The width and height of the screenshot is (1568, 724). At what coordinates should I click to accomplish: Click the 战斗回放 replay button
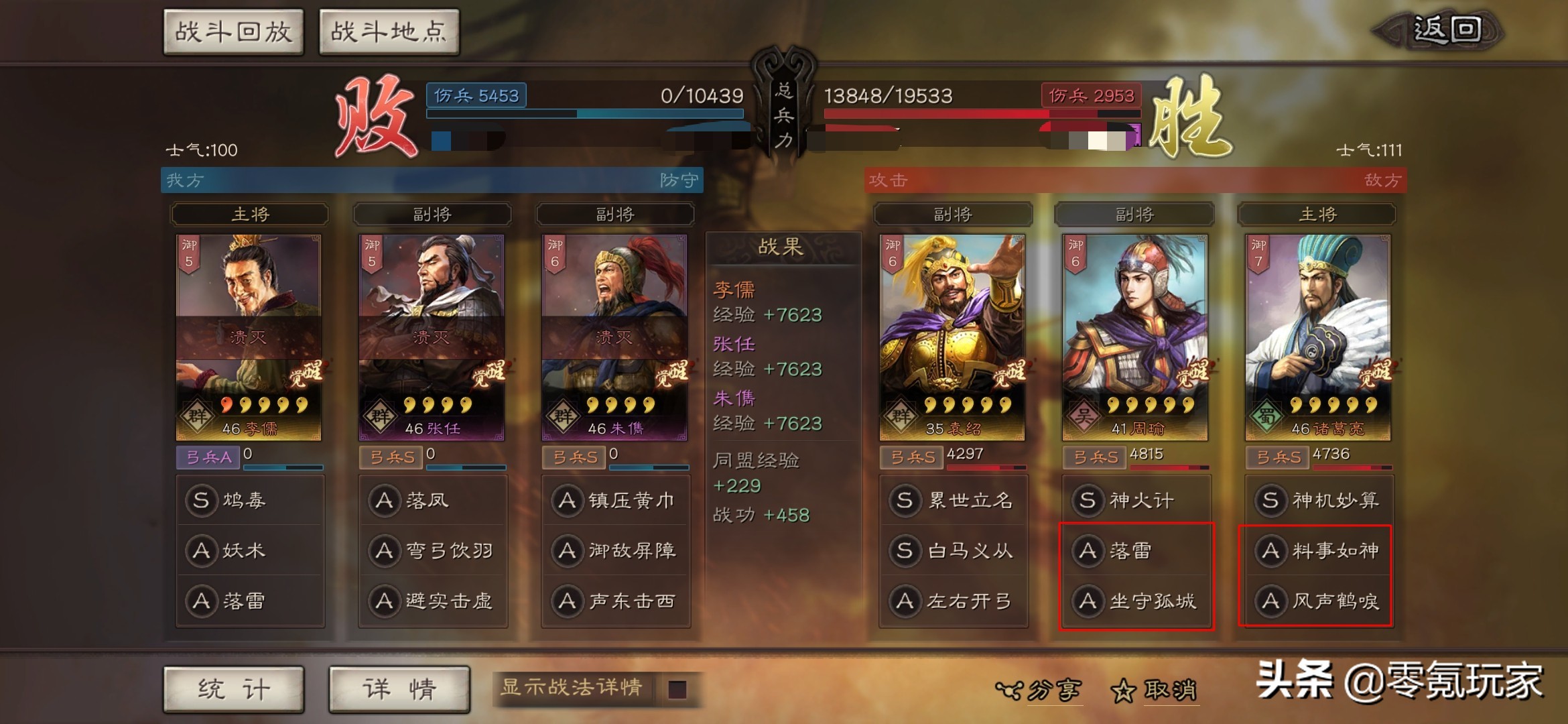(234, 31)
